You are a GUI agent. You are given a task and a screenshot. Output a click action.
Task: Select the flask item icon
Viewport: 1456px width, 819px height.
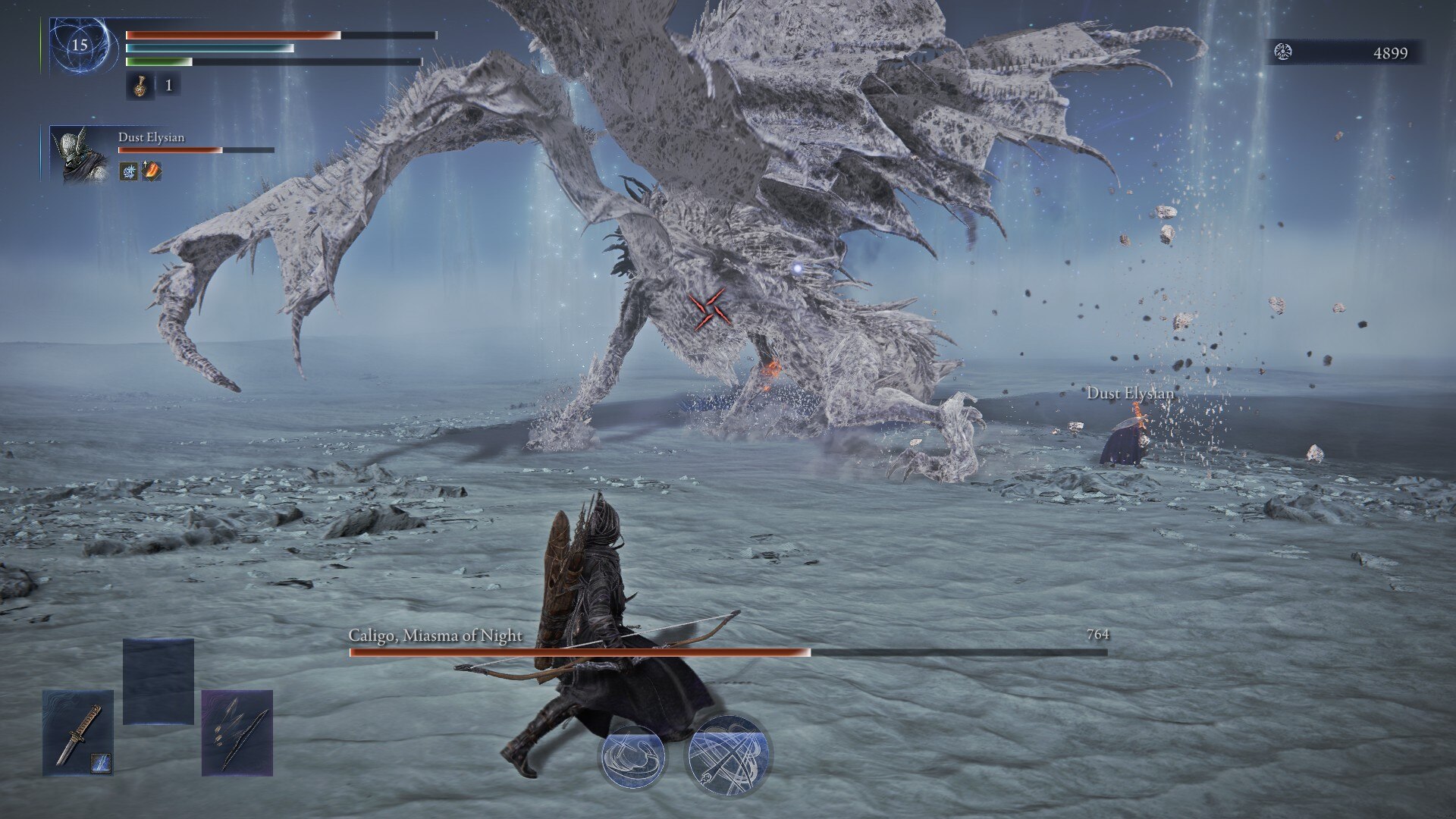140,86
